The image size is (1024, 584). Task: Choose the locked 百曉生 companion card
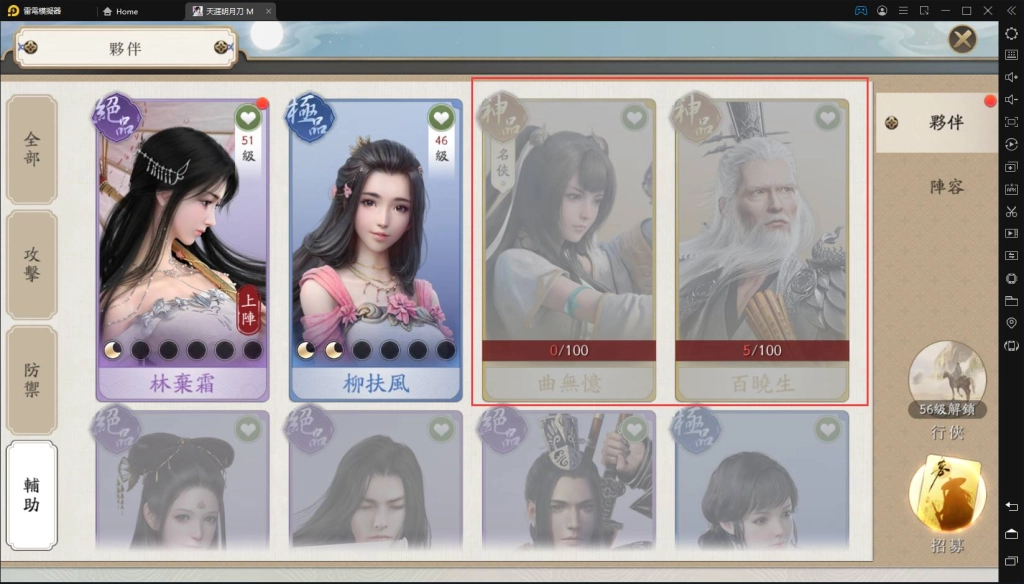coord(762,250)
